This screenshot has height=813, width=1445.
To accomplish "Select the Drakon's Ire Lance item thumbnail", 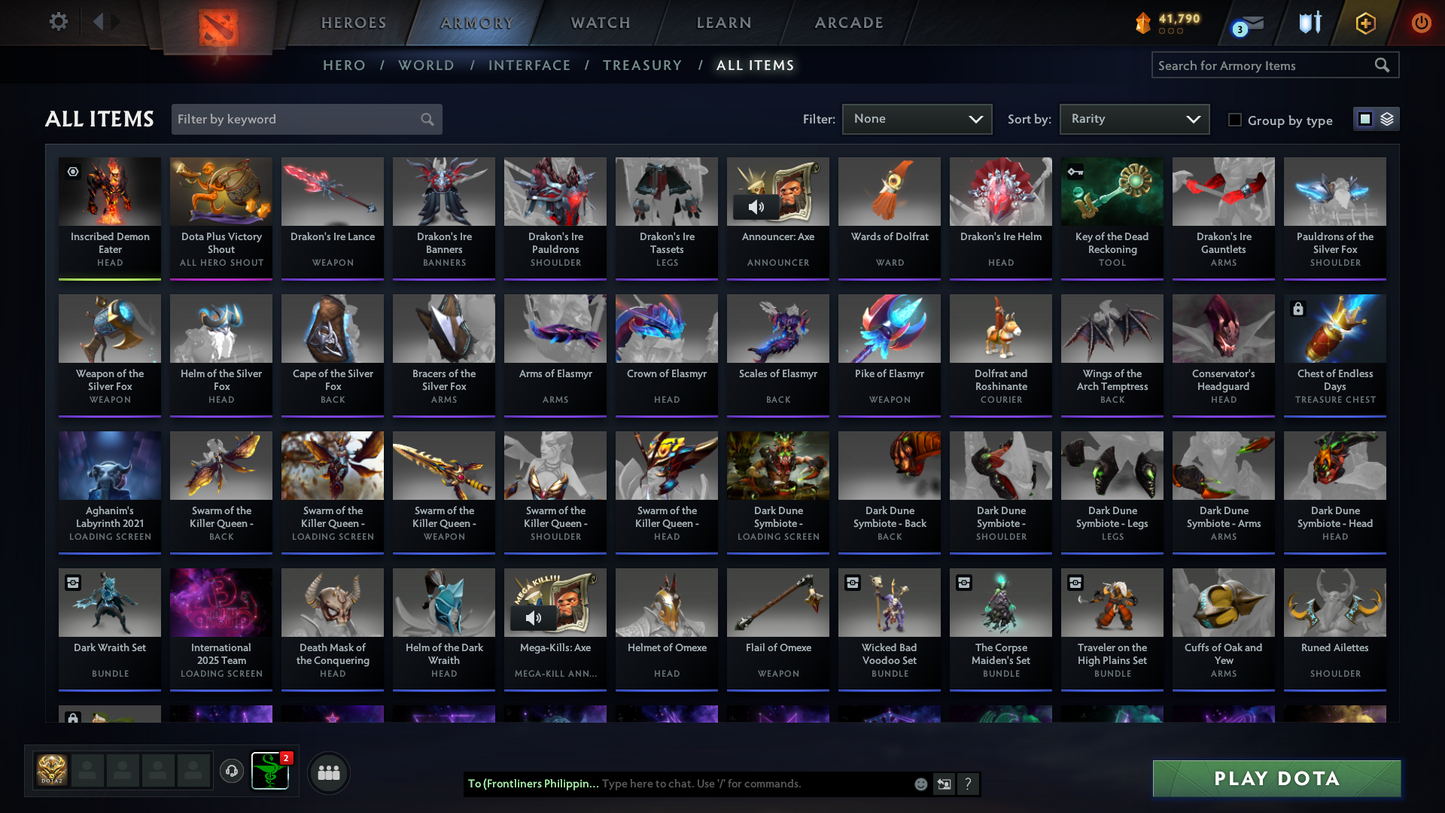I will tap(332, 190).
